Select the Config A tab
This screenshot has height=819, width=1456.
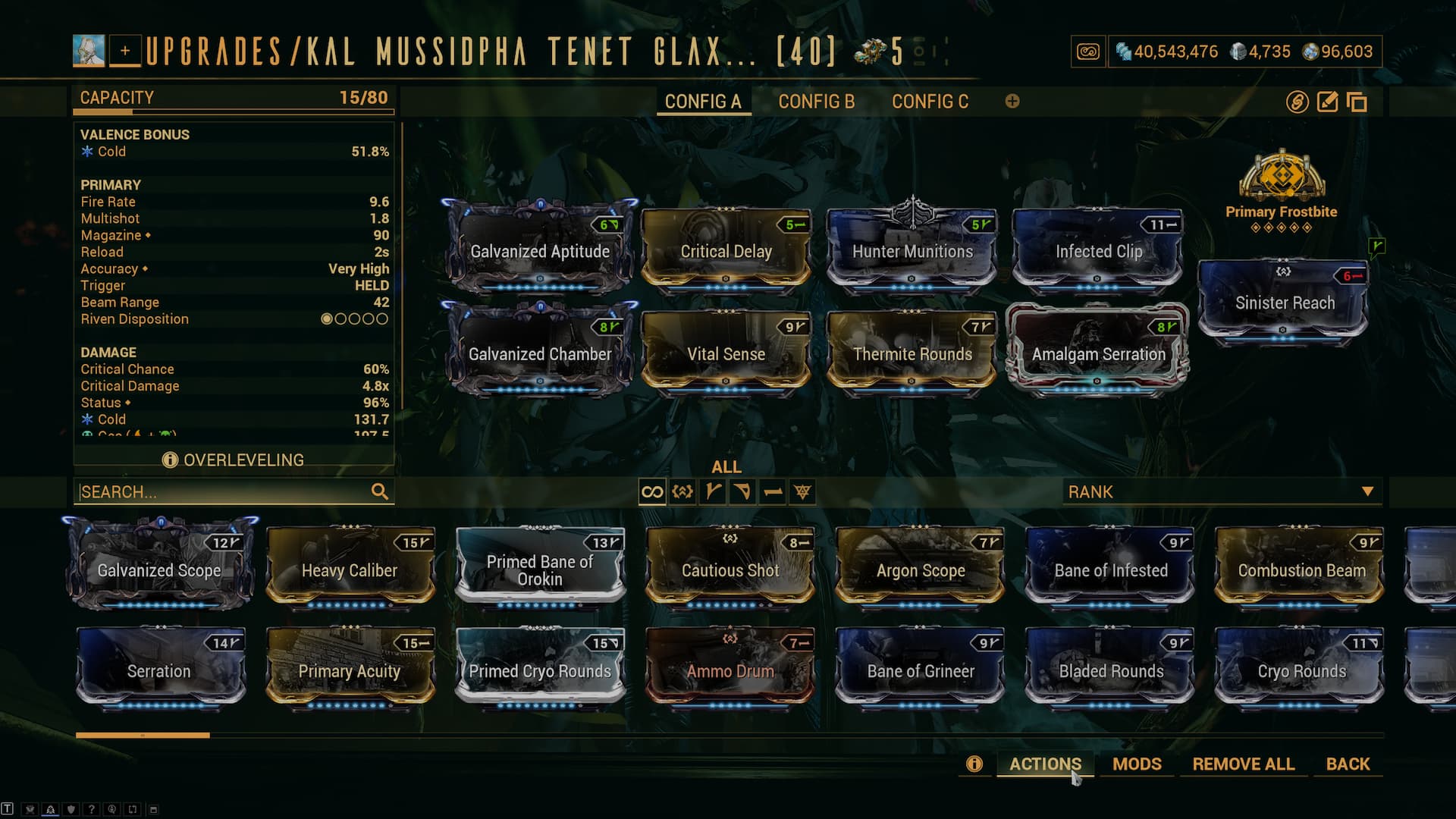coord(703,102)
